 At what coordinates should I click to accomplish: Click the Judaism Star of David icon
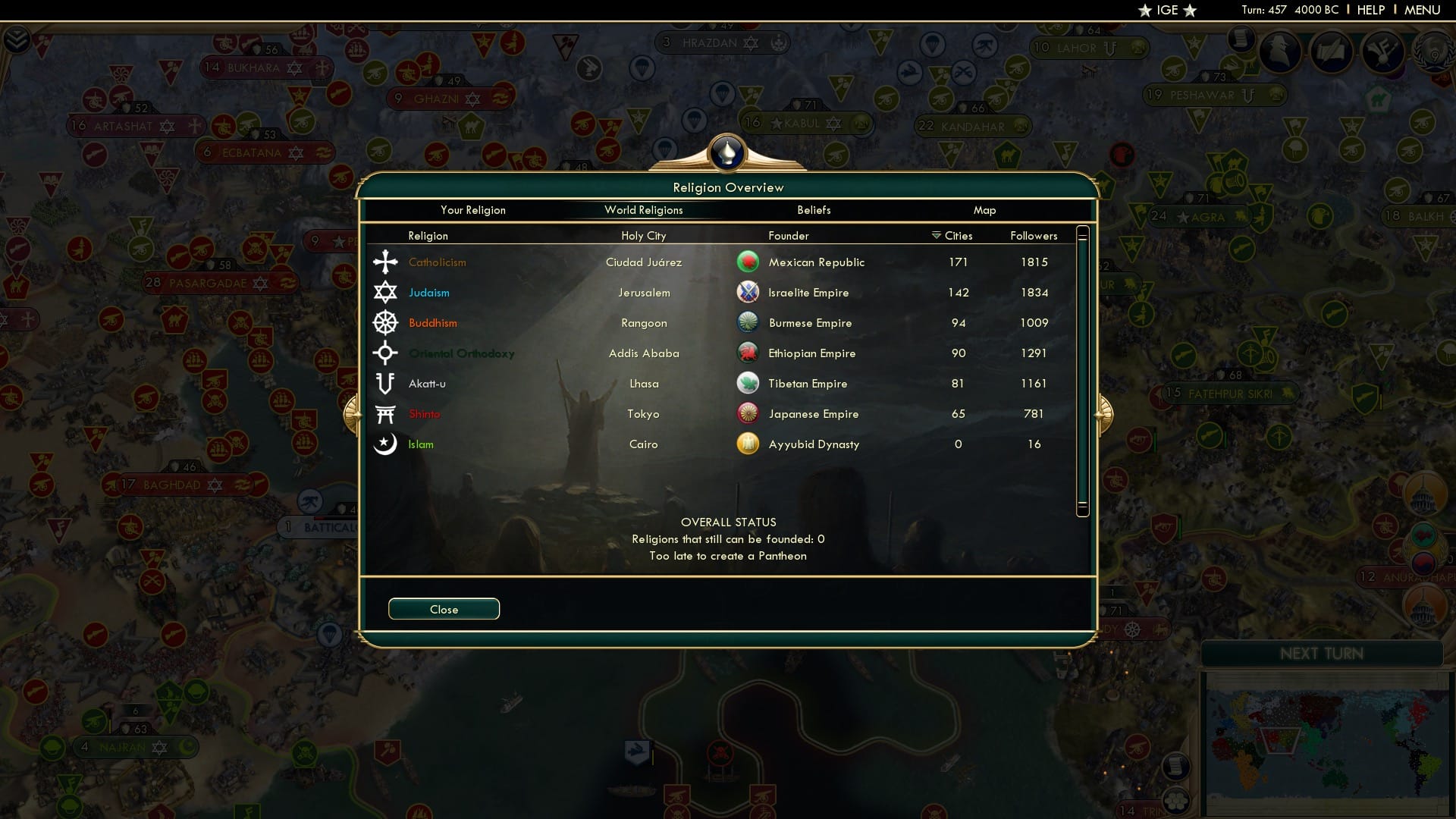pos(385,292)
